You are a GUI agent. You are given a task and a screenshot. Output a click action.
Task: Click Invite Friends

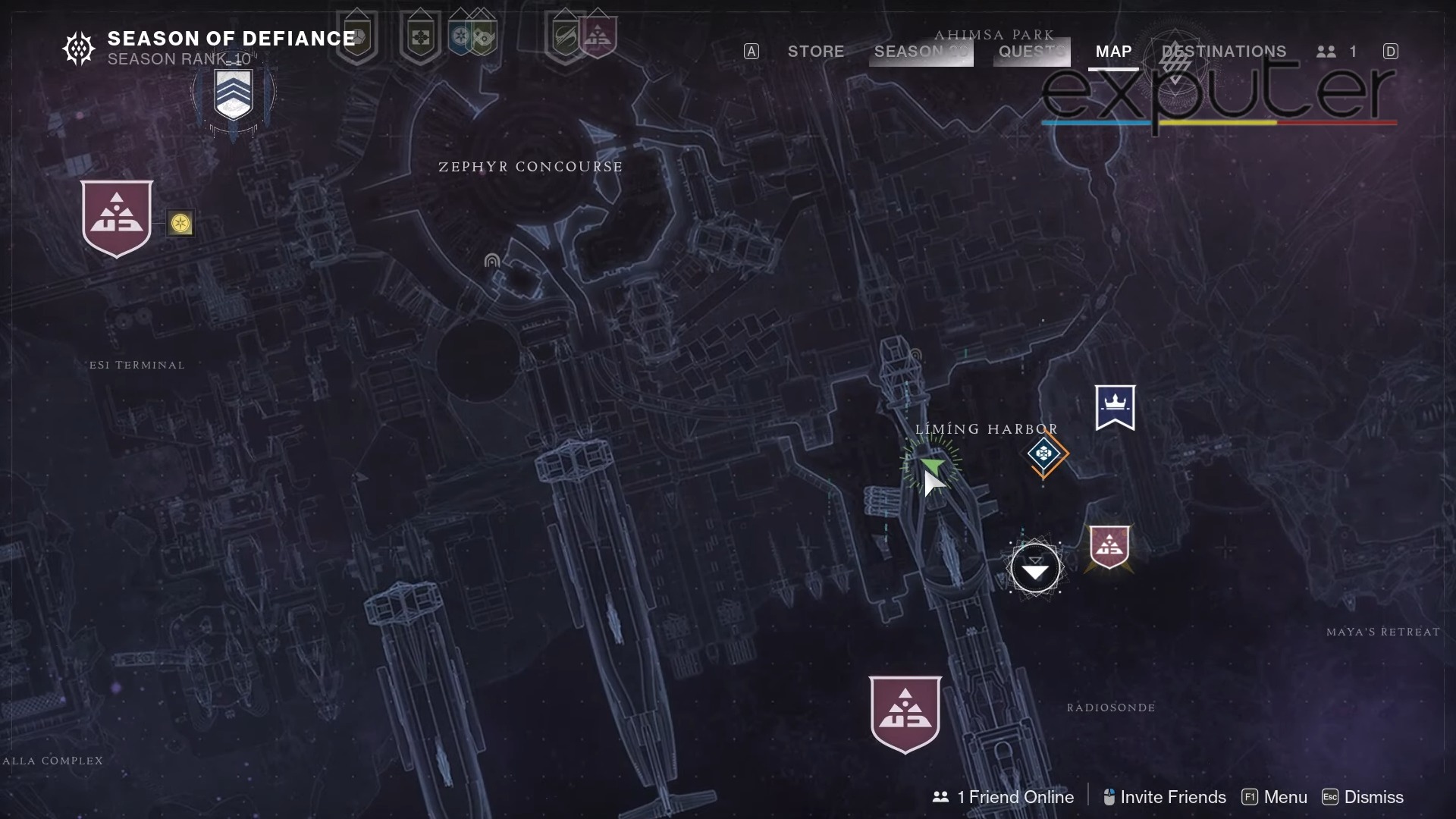[x=1172, y=797]
